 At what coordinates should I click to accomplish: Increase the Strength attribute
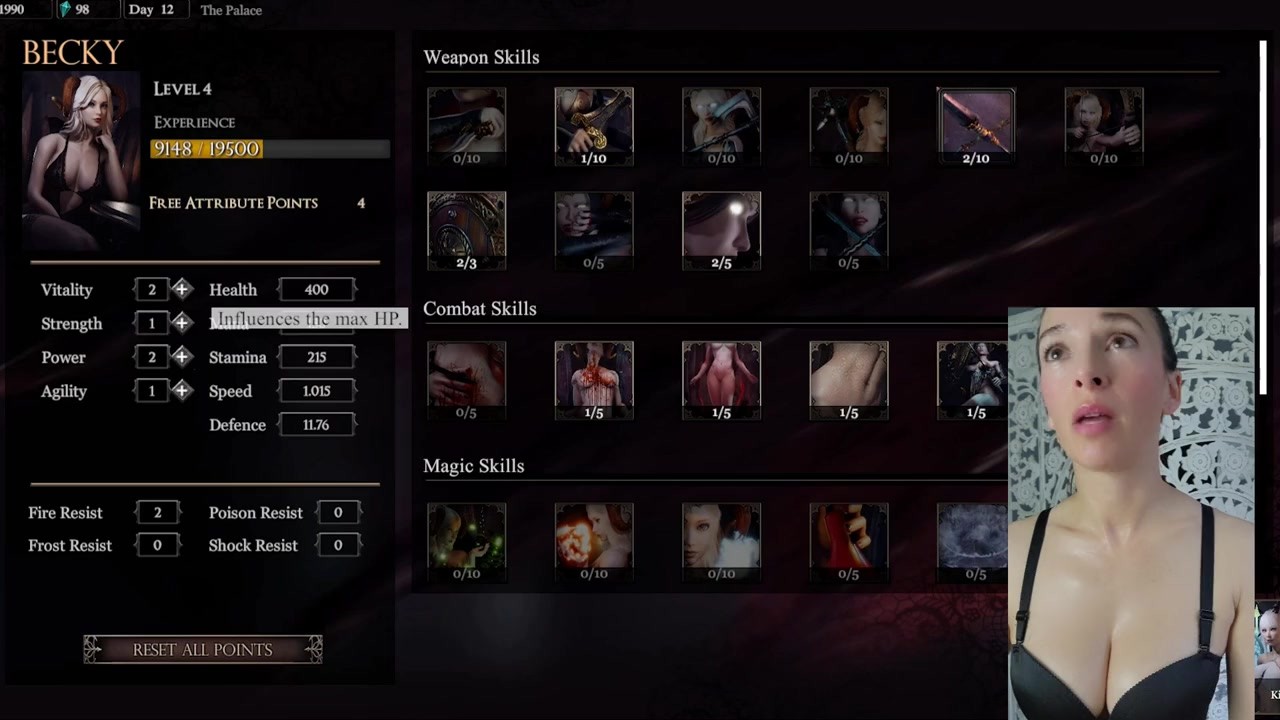[182, 323]
